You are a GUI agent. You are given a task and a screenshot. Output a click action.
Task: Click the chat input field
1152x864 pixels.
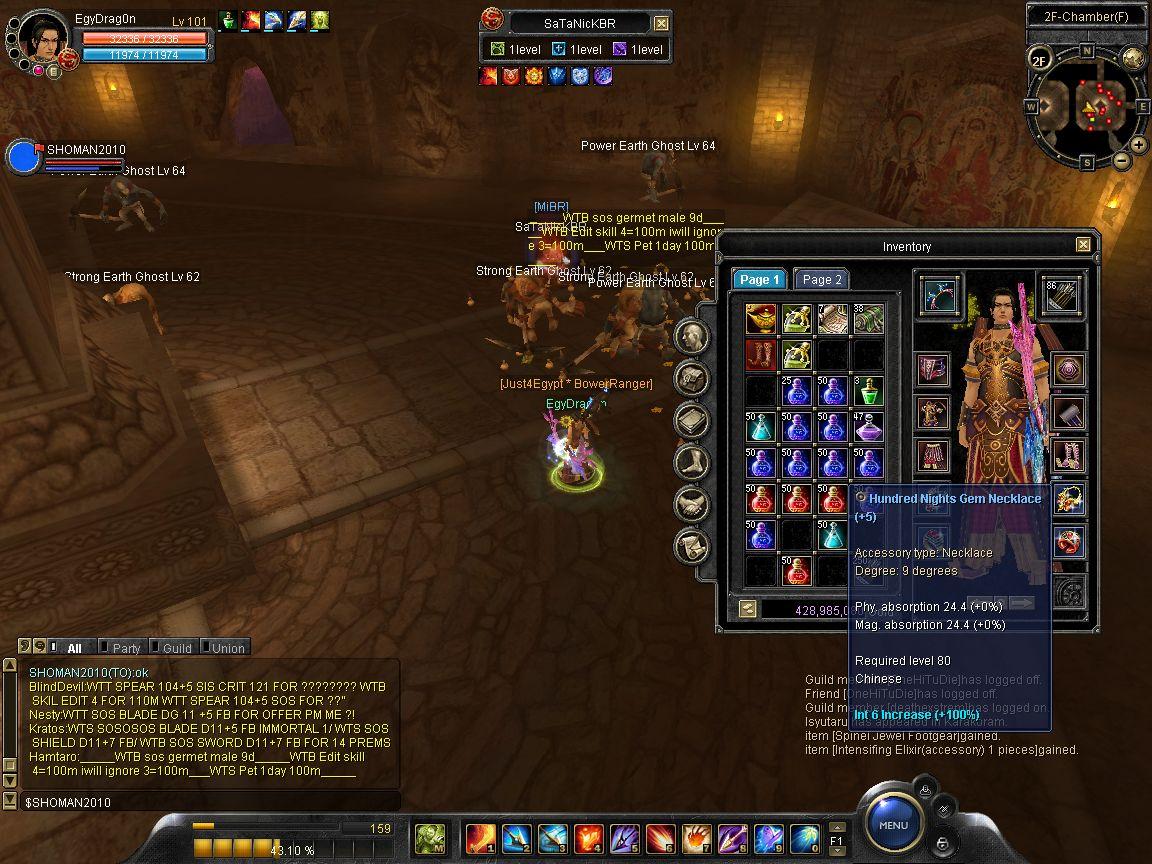pos(200,802)
